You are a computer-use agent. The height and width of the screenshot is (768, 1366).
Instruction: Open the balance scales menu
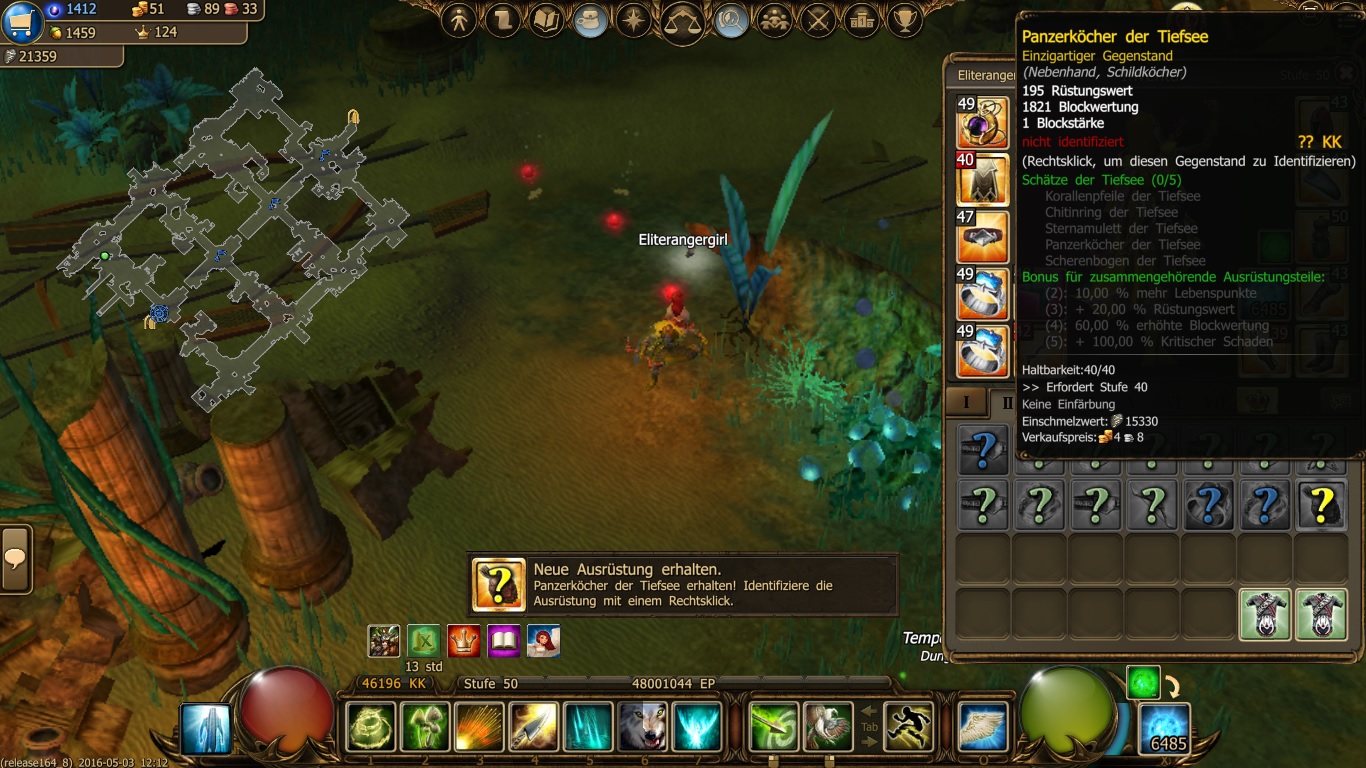683,22
